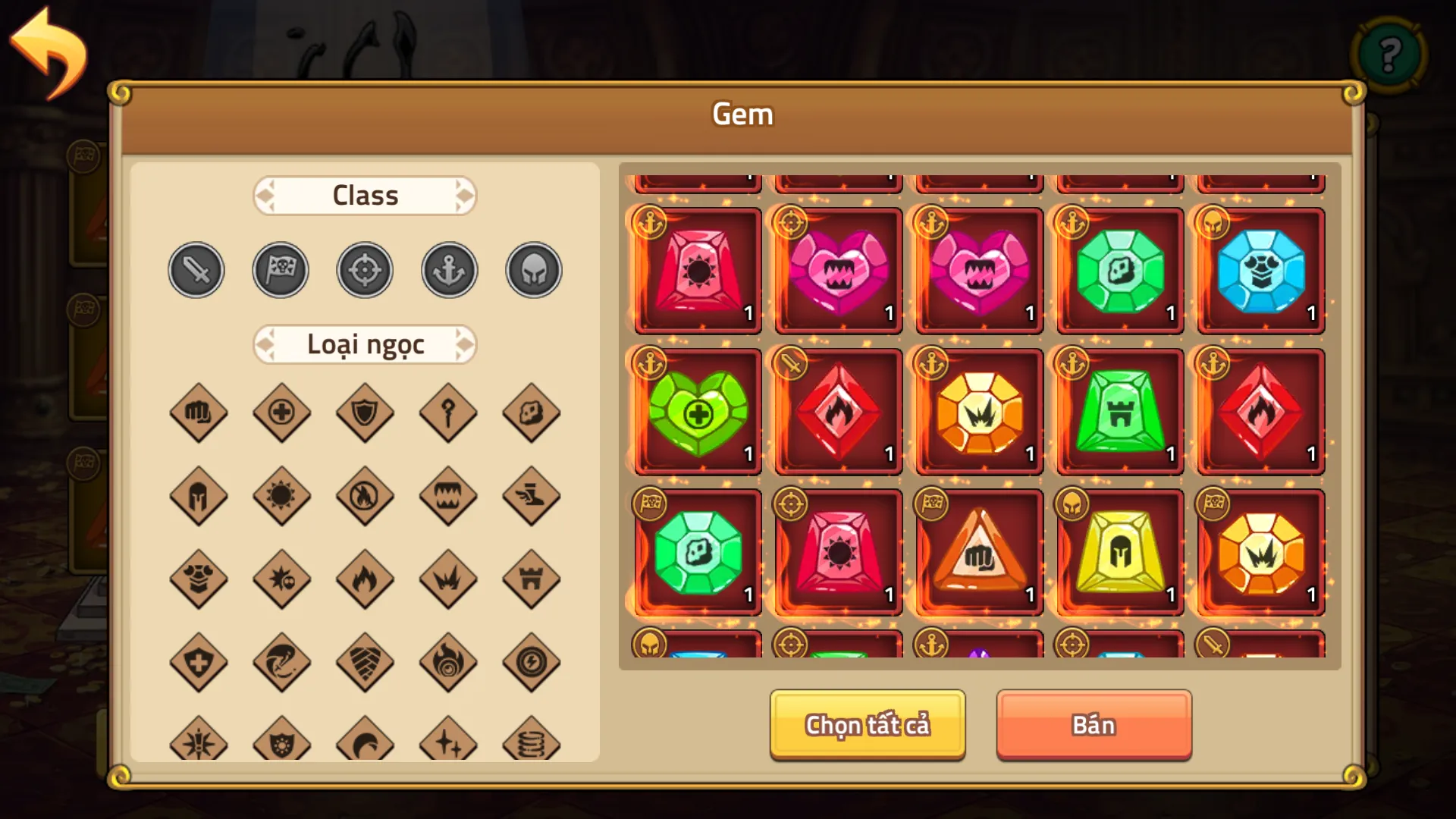Select the fist gem type filter

(x=199, y=413)
